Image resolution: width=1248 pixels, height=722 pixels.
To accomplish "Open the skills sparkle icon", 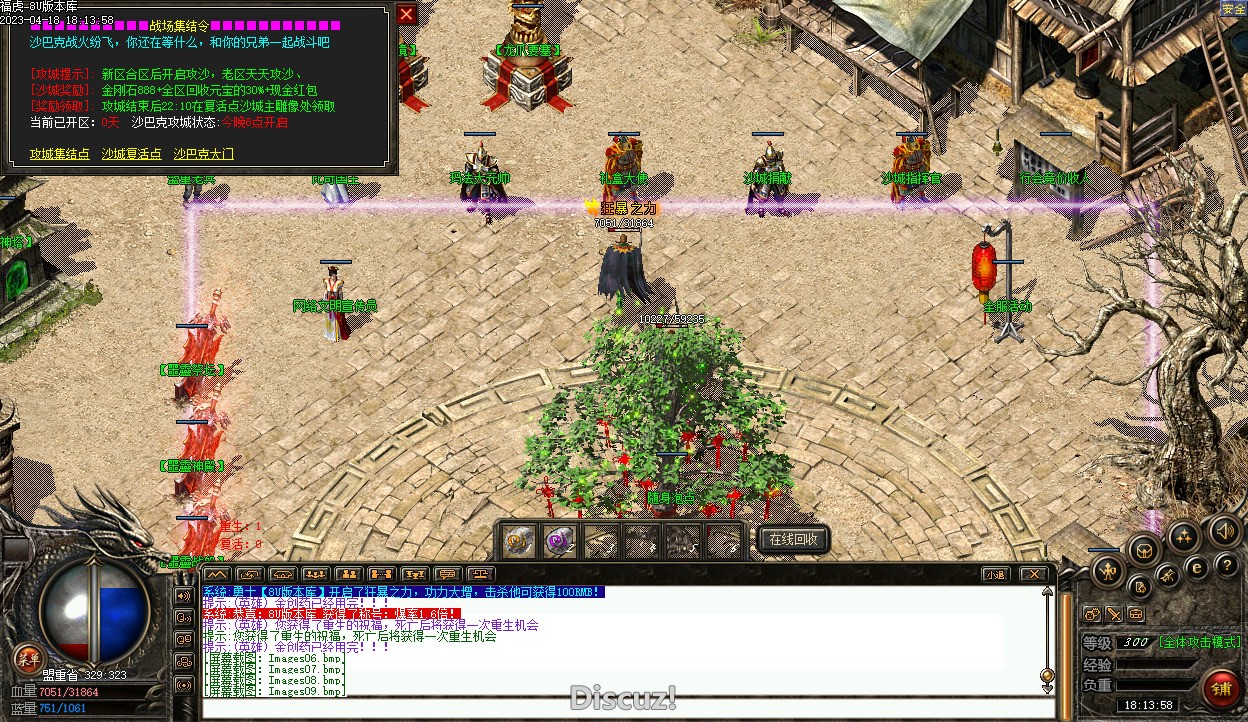I will 1184,535.
